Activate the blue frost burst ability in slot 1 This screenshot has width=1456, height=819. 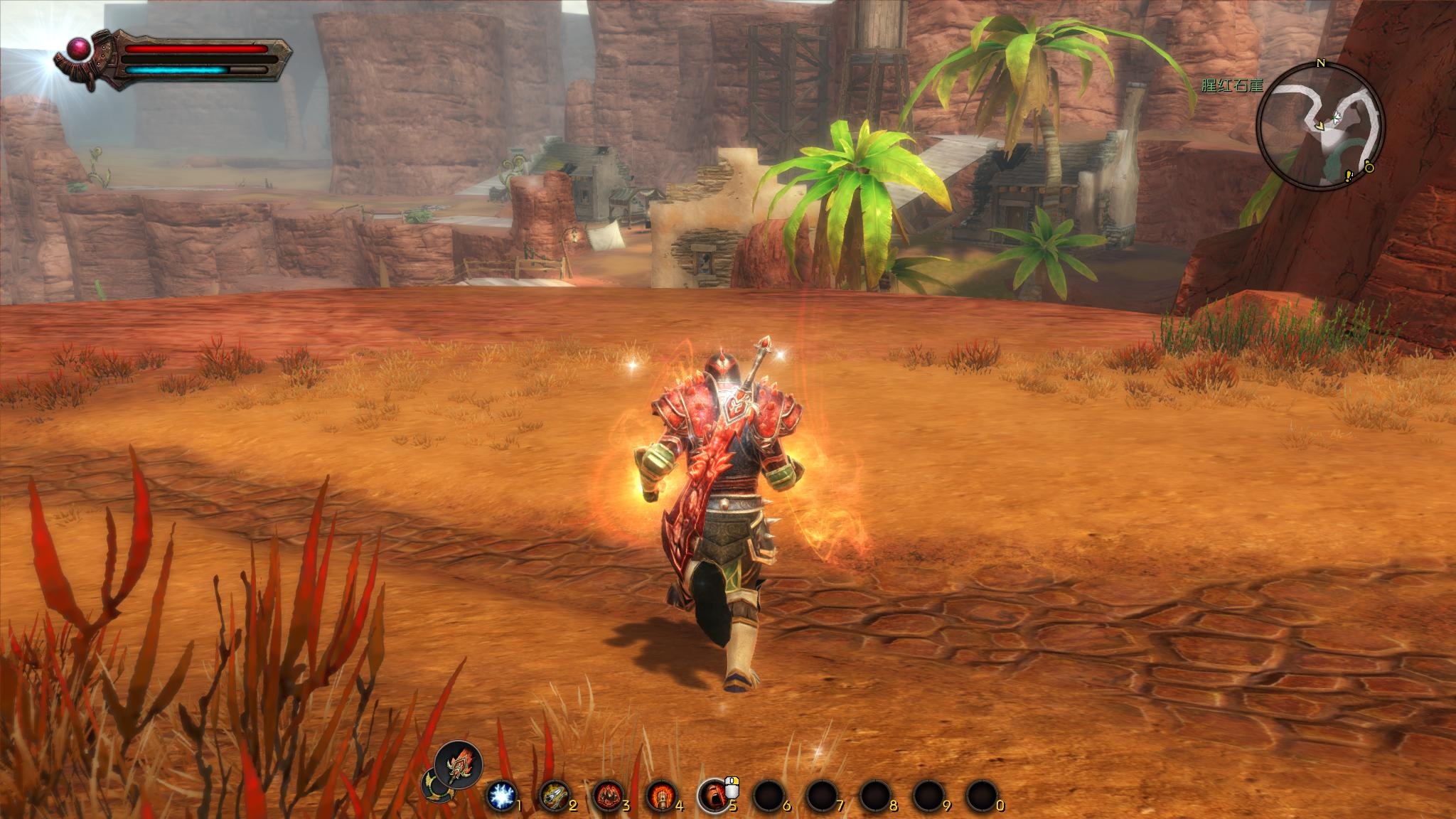(x=502, y=795)
